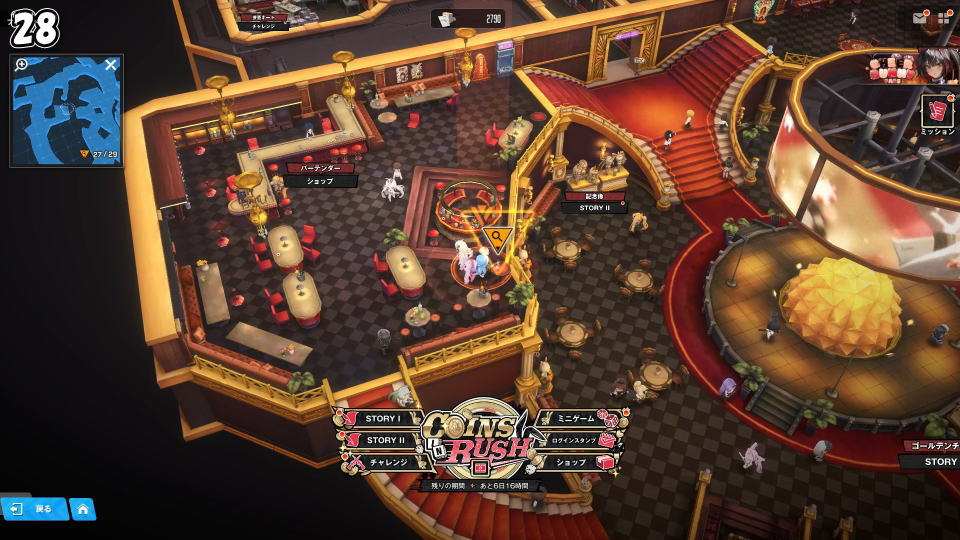960x540 pixels.
Task: Select the バーテンダー ショップ label
Action: pyautogui.click(x=322, y=175)
